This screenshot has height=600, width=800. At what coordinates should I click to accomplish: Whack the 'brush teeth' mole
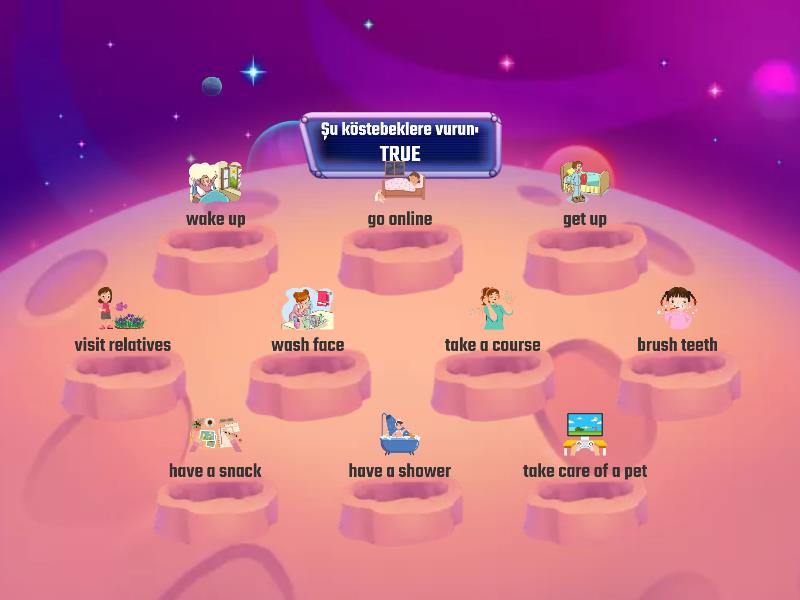[677, 322]
